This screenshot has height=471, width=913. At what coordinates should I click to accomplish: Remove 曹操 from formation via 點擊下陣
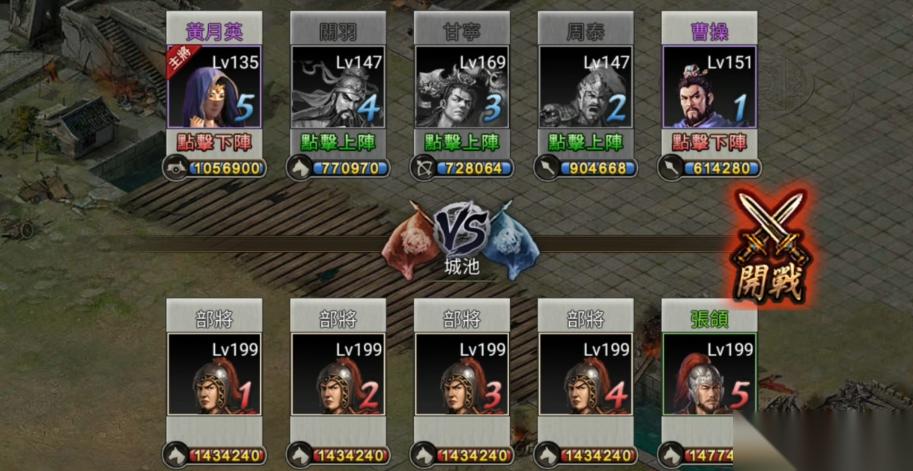pos(710,143)
